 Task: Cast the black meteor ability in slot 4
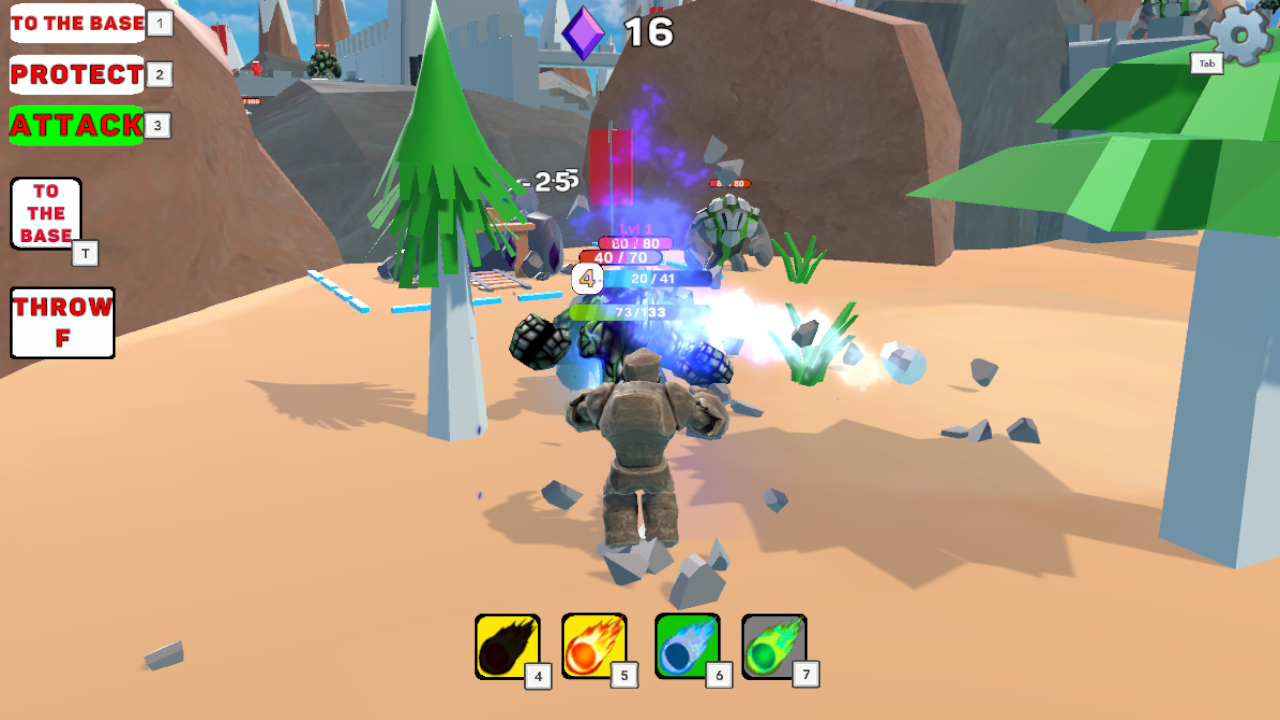tap(505, 645)
